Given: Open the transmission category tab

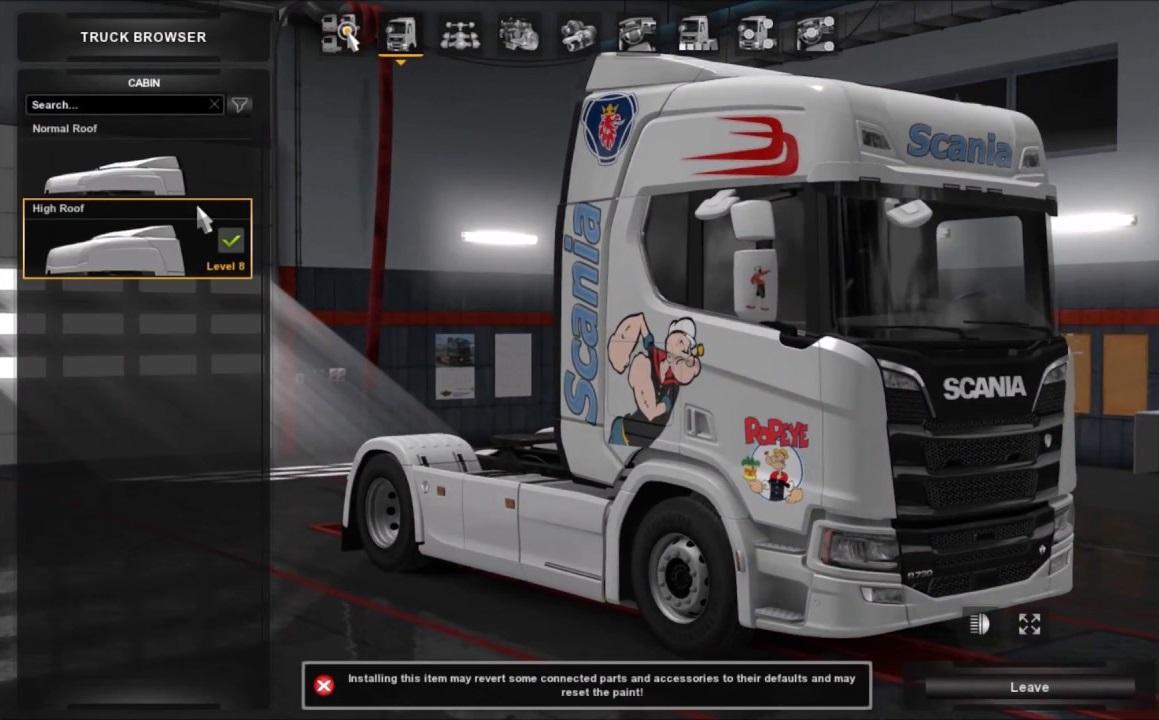Looking at the screenshot, I should (578, 34).
